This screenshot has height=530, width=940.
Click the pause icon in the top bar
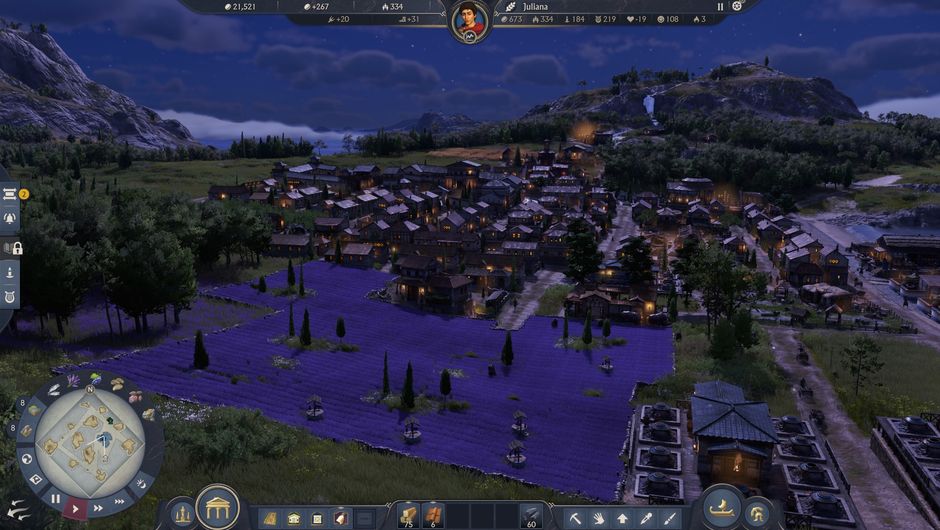tap(720, 6)
